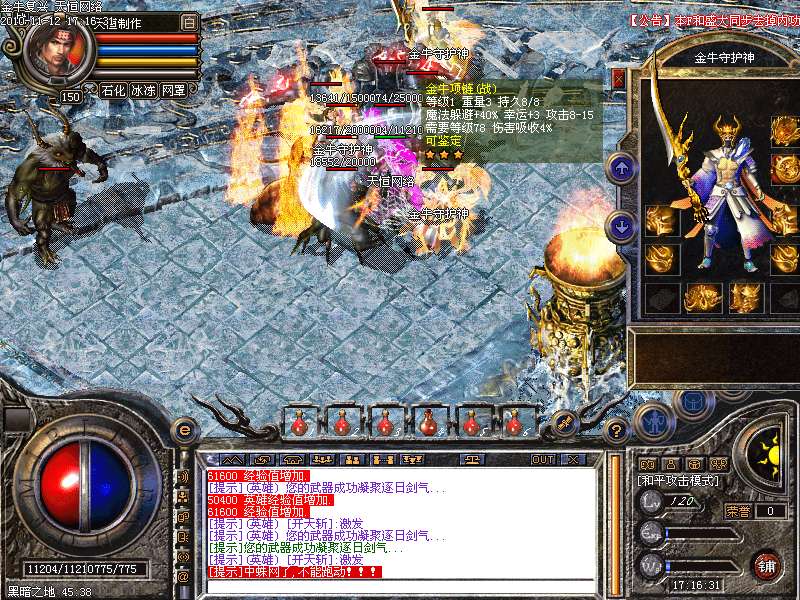Click the 荣誉 honor label
Viewport: 800px width, 600px height.
point(738,511)
